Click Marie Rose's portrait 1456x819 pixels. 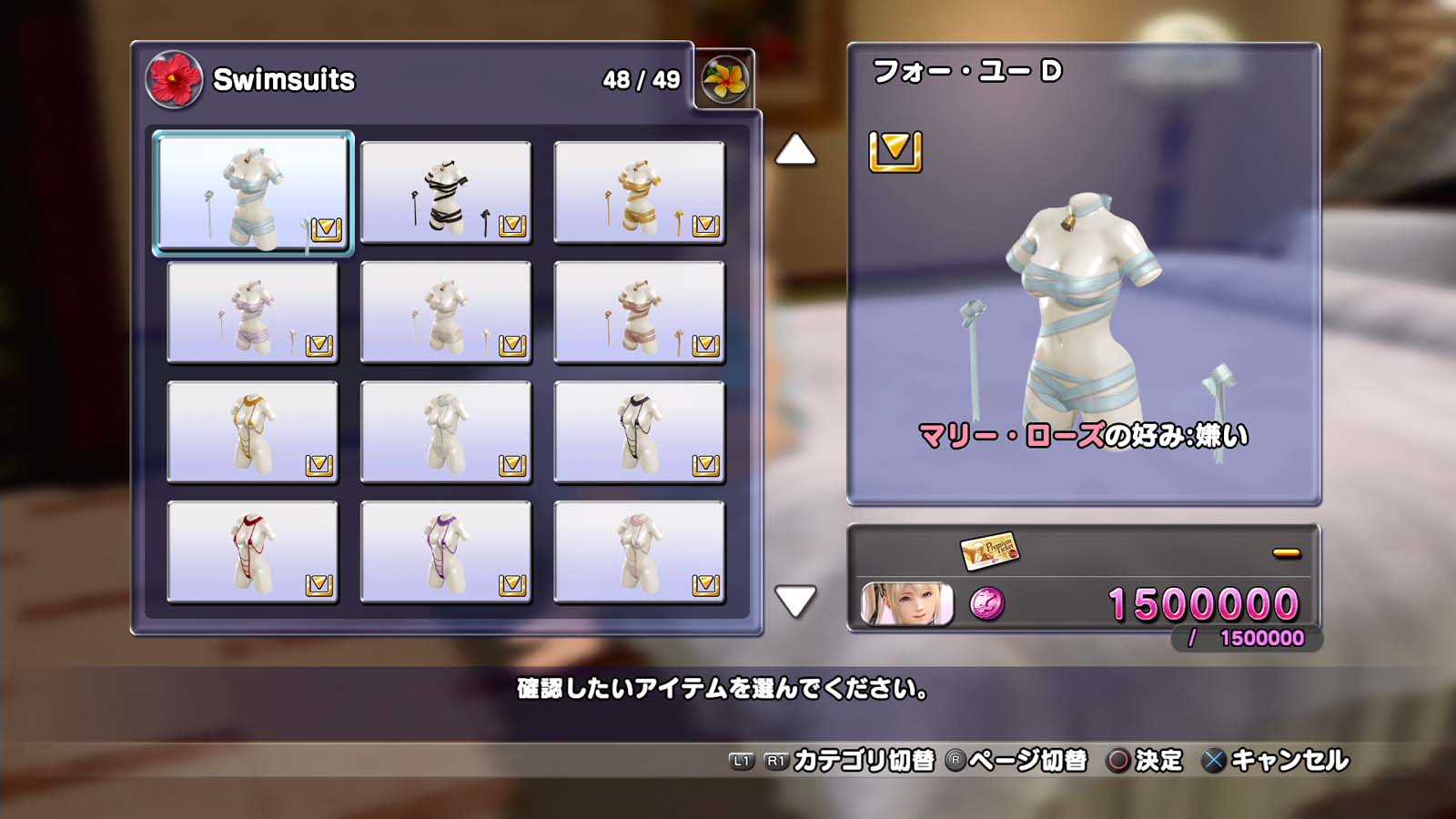pyautogui.click(x=906, y=604)
